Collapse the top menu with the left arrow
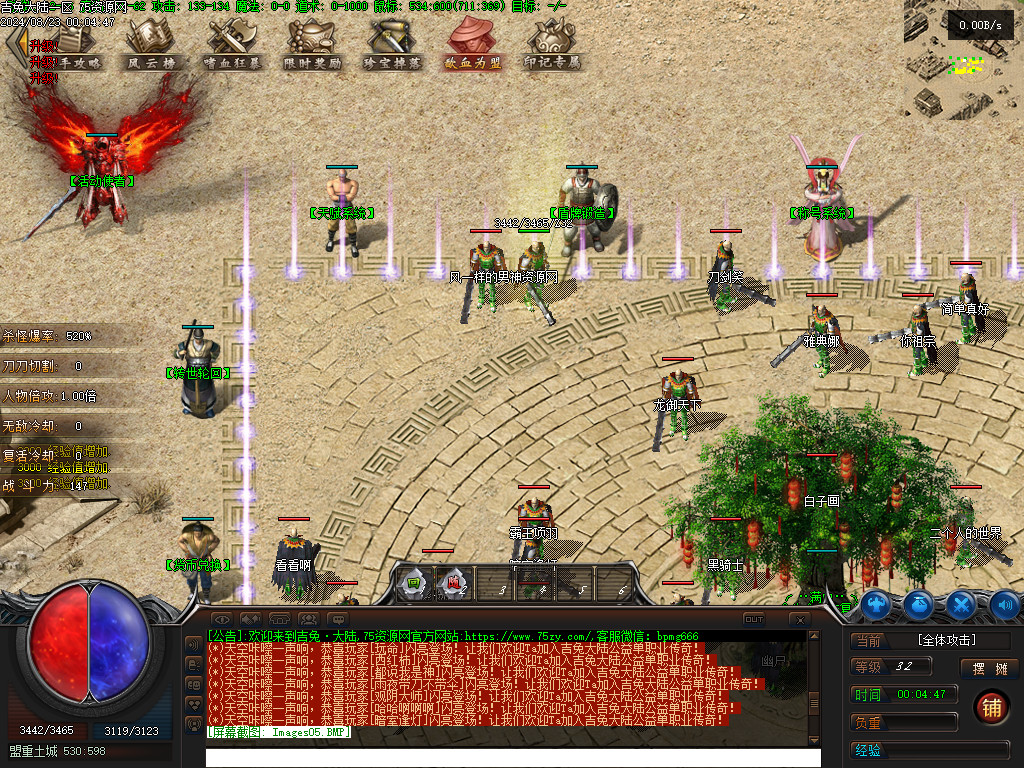Screen dimensions: 1024x768 (x=15, y=45)
